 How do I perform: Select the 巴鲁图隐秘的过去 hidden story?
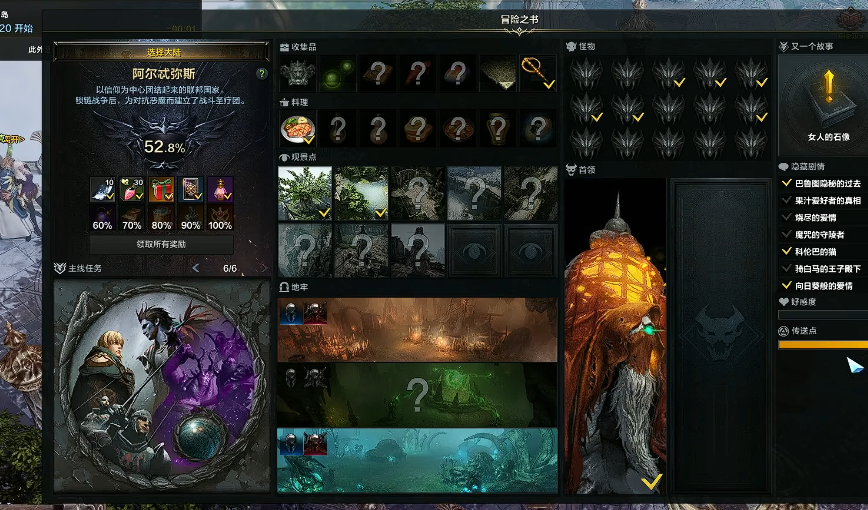(826, 183)
